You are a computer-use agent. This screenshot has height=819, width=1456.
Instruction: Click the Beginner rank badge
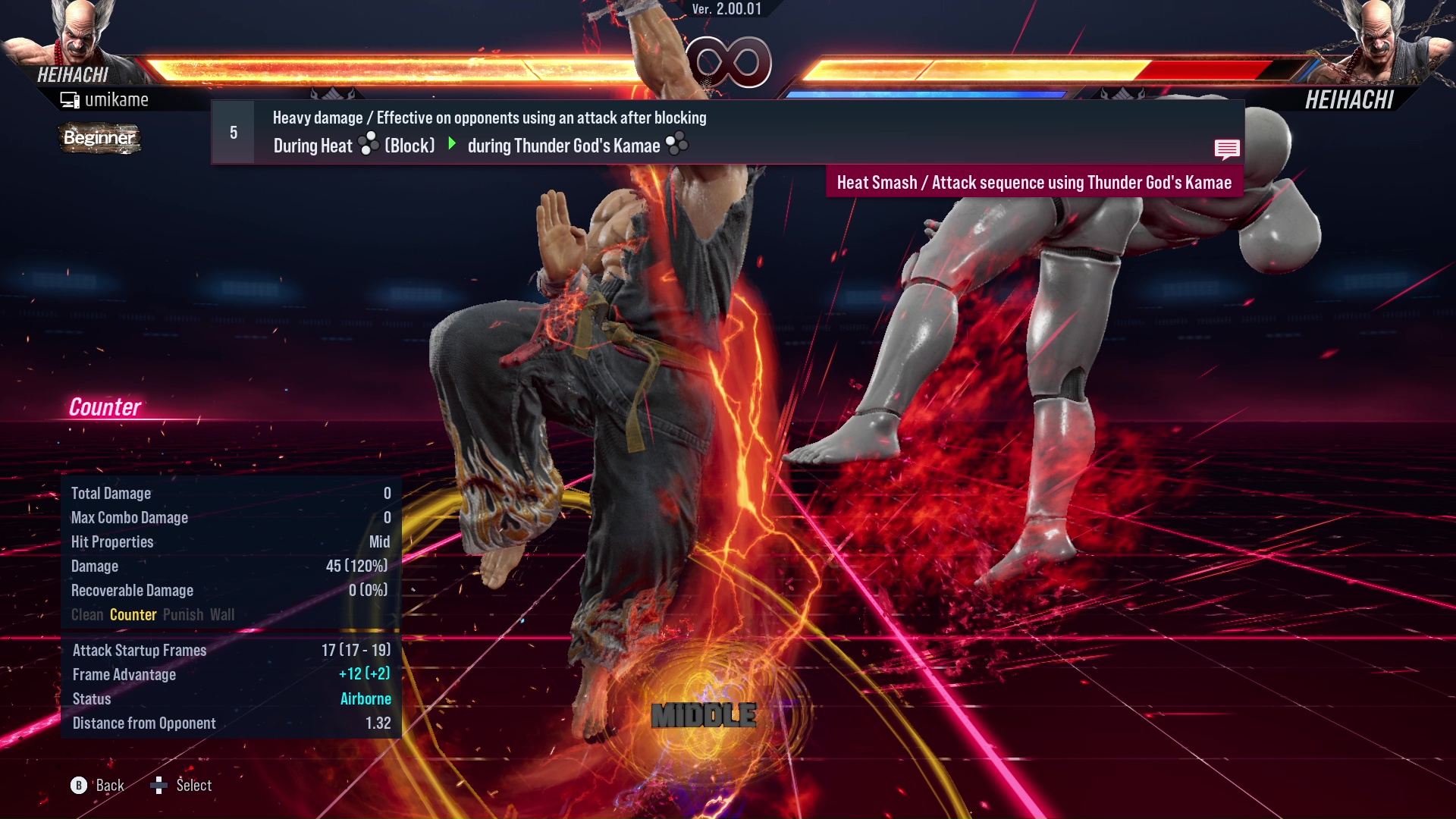pyautogui.click(x=99, y=139)
